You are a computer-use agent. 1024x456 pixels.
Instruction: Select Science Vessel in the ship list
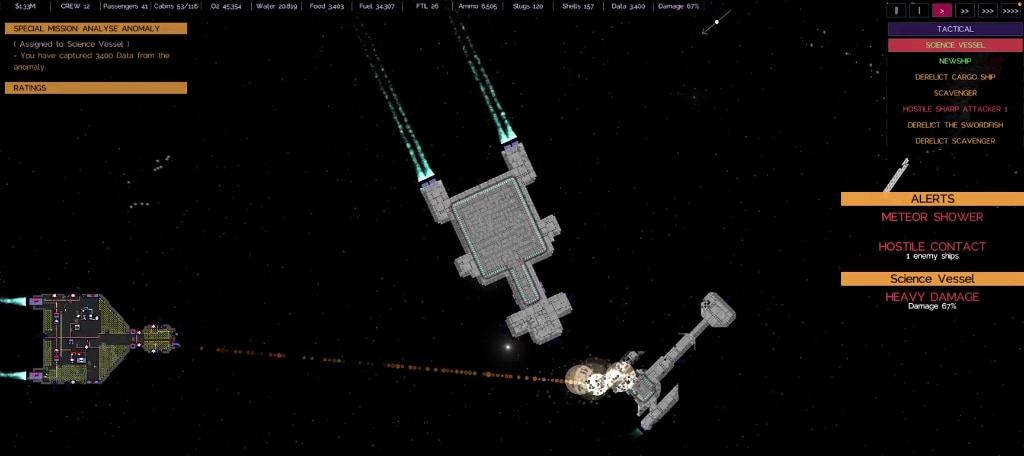coord(955,45)
